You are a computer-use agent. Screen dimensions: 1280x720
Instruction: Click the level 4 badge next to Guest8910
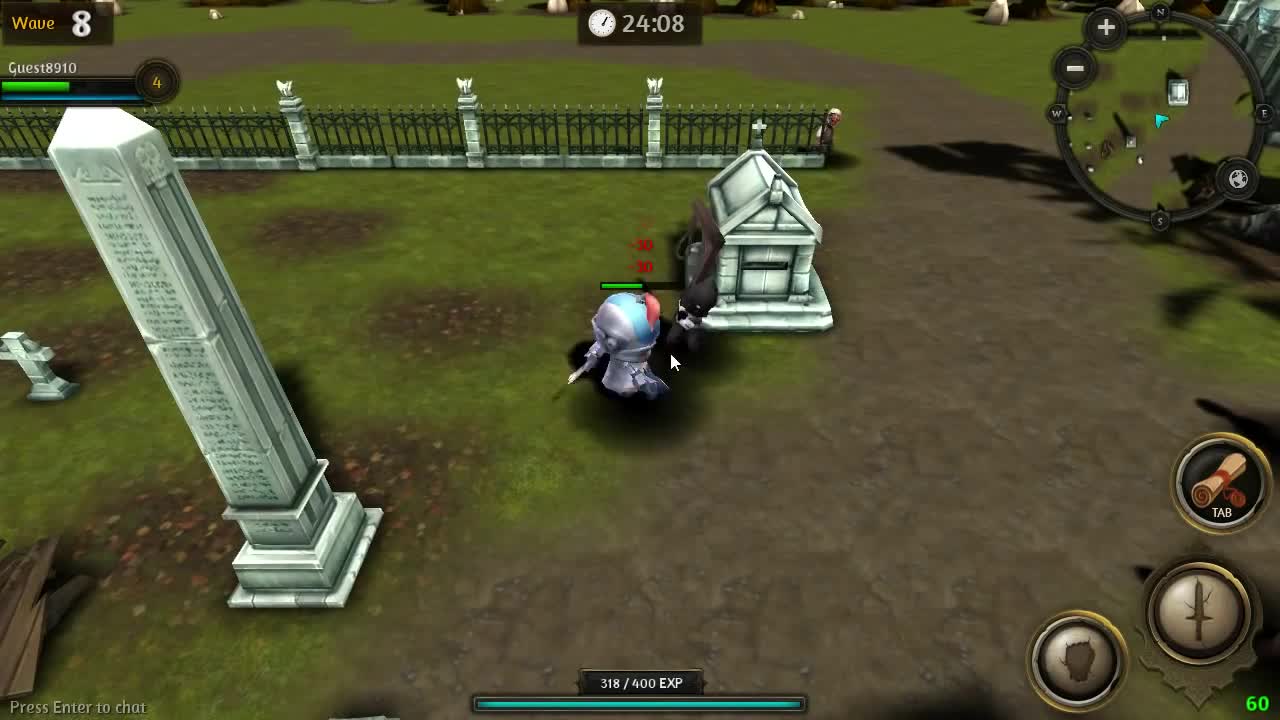(156, 84)
